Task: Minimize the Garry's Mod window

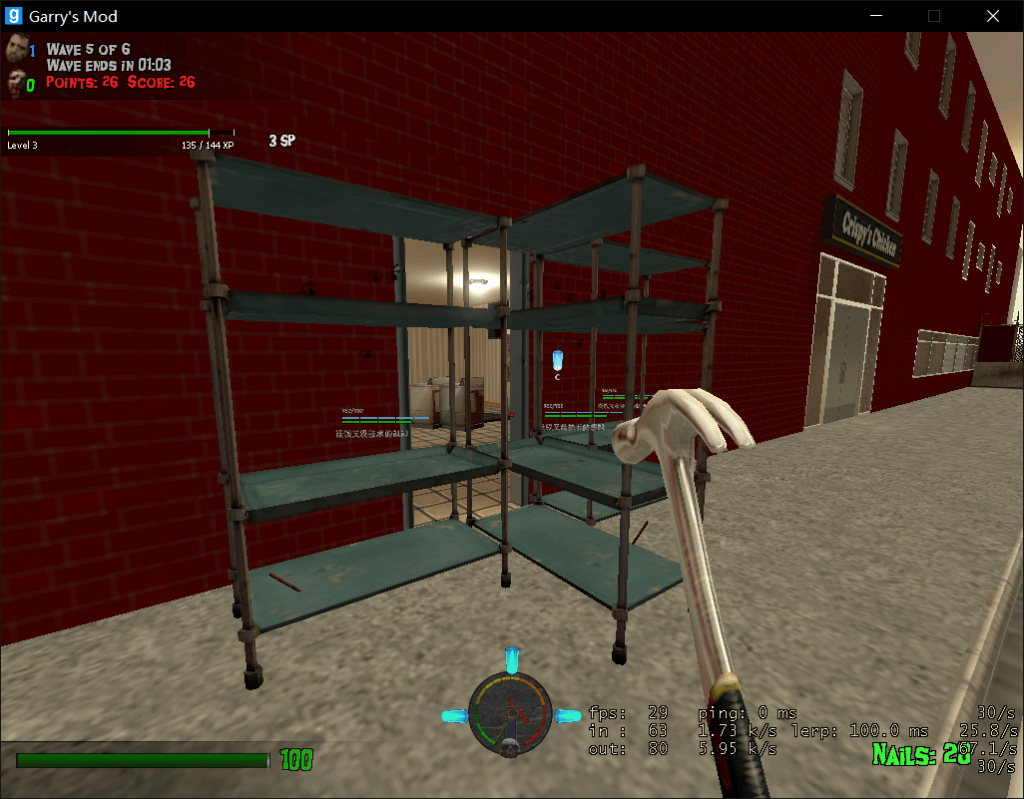Action: pos(877,16)
